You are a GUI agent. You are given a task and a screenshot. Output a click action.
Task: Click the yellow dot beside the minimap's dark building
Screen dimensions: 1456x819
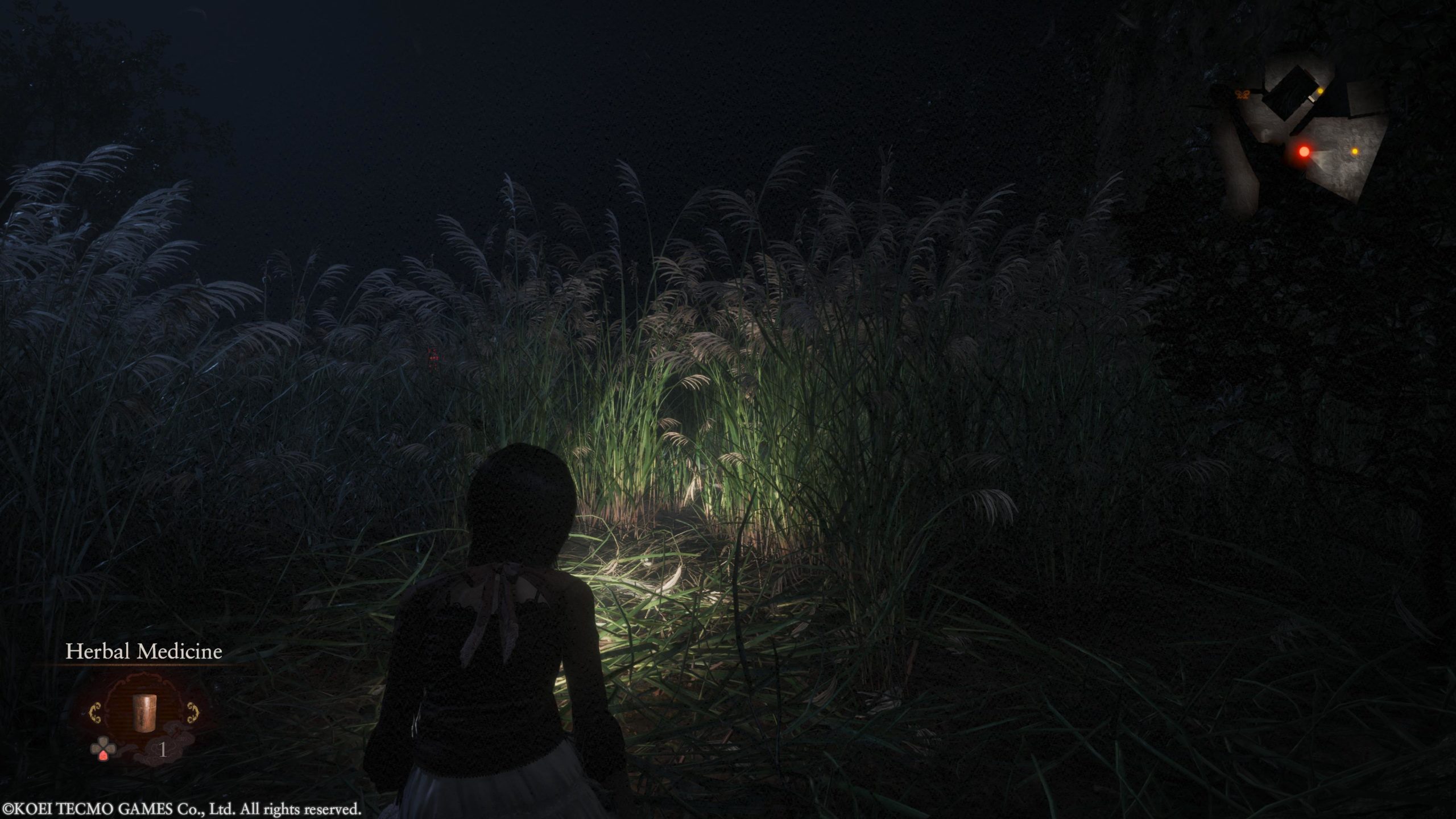tap(1320, 91)
